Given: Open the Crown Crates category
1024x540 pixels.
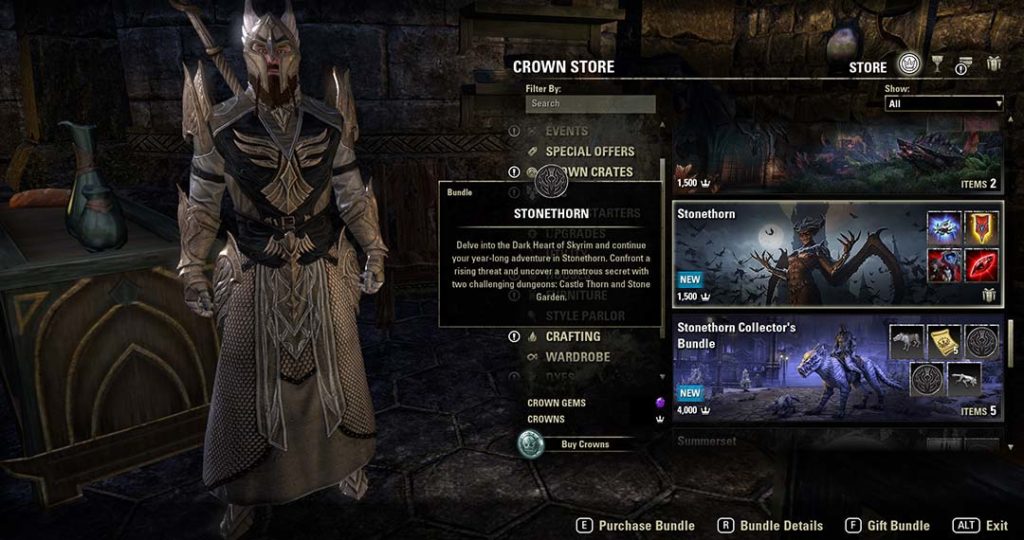Looking at the screenshot, I should coord(589,172).
